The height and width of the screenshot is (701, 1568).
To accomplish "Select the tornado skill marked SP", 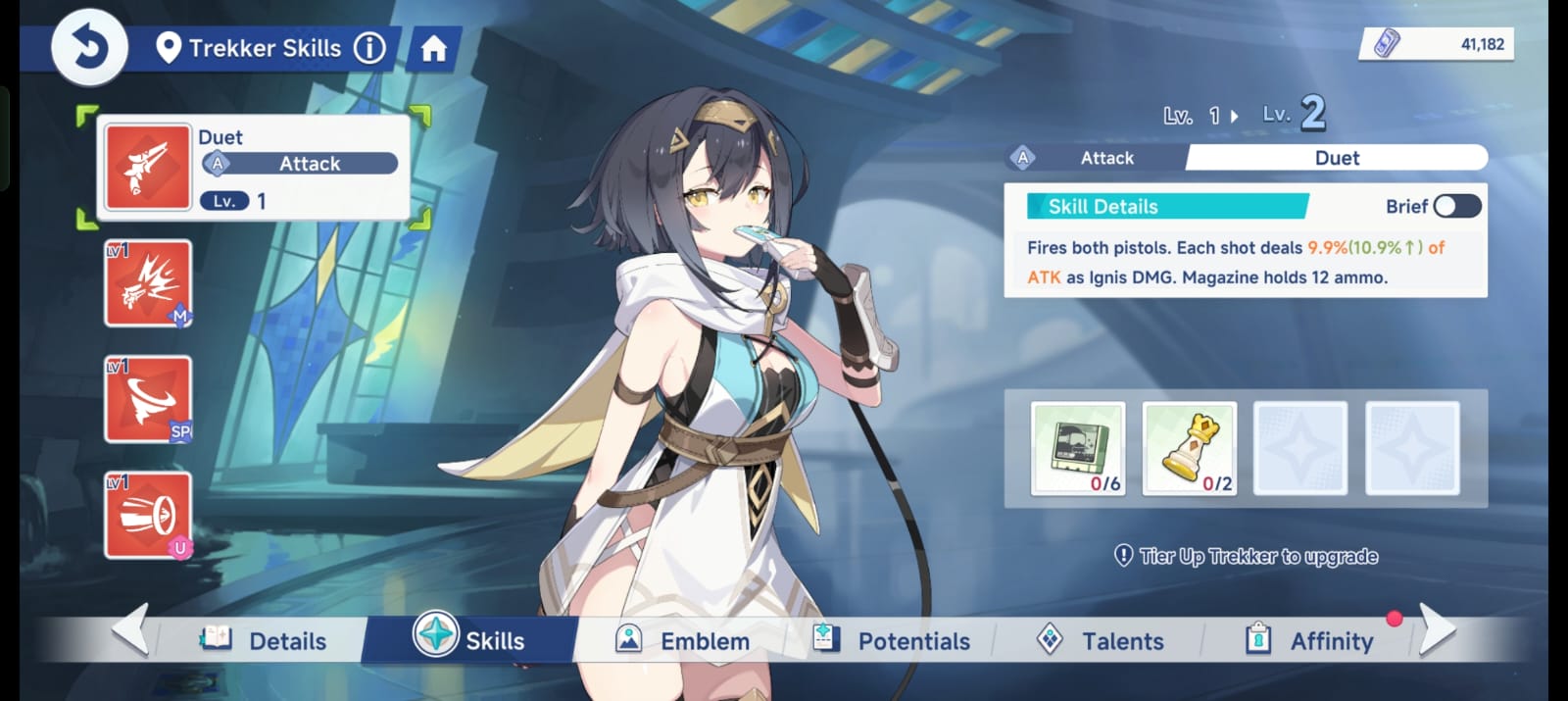I will click(148, 399).
